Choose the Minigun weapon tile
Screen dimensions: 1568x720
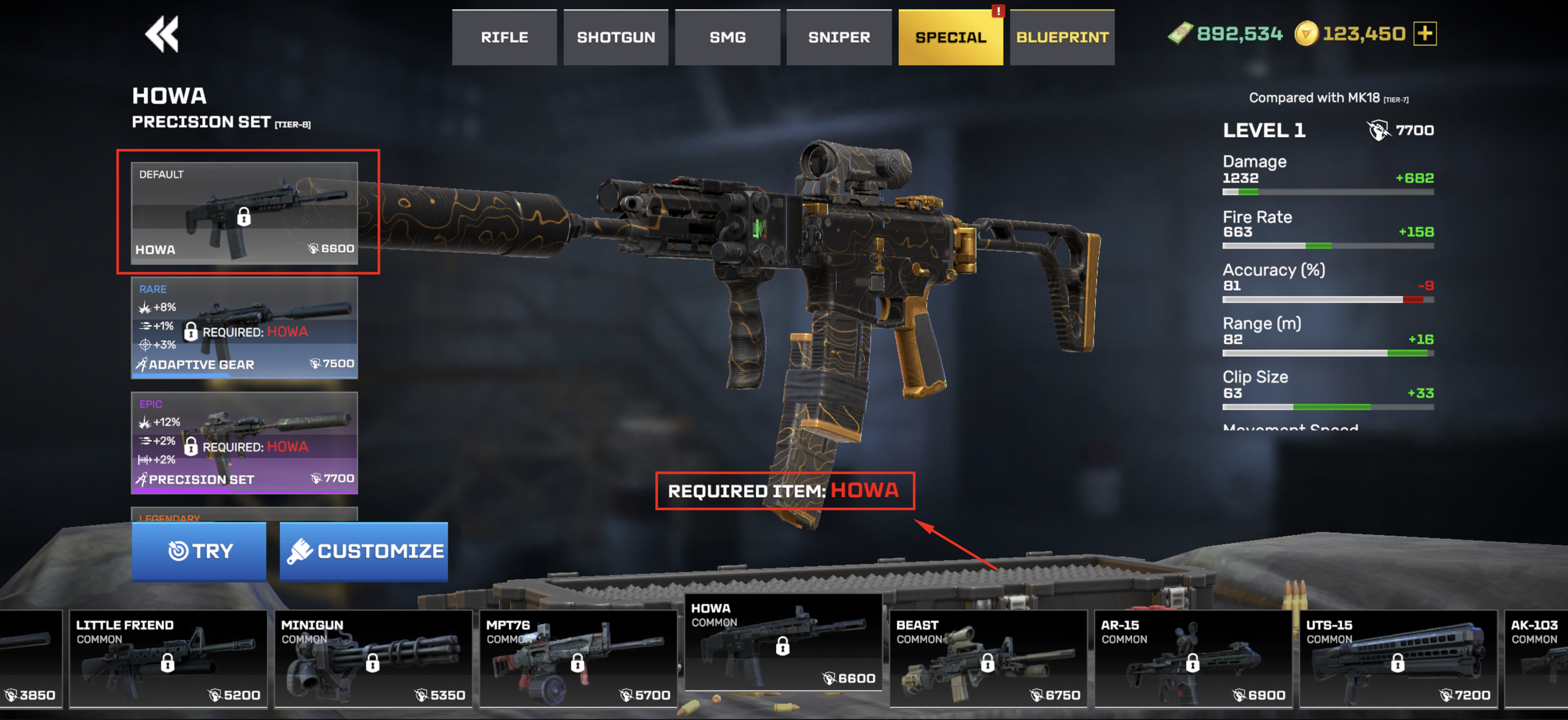click(x=373, y=659)
